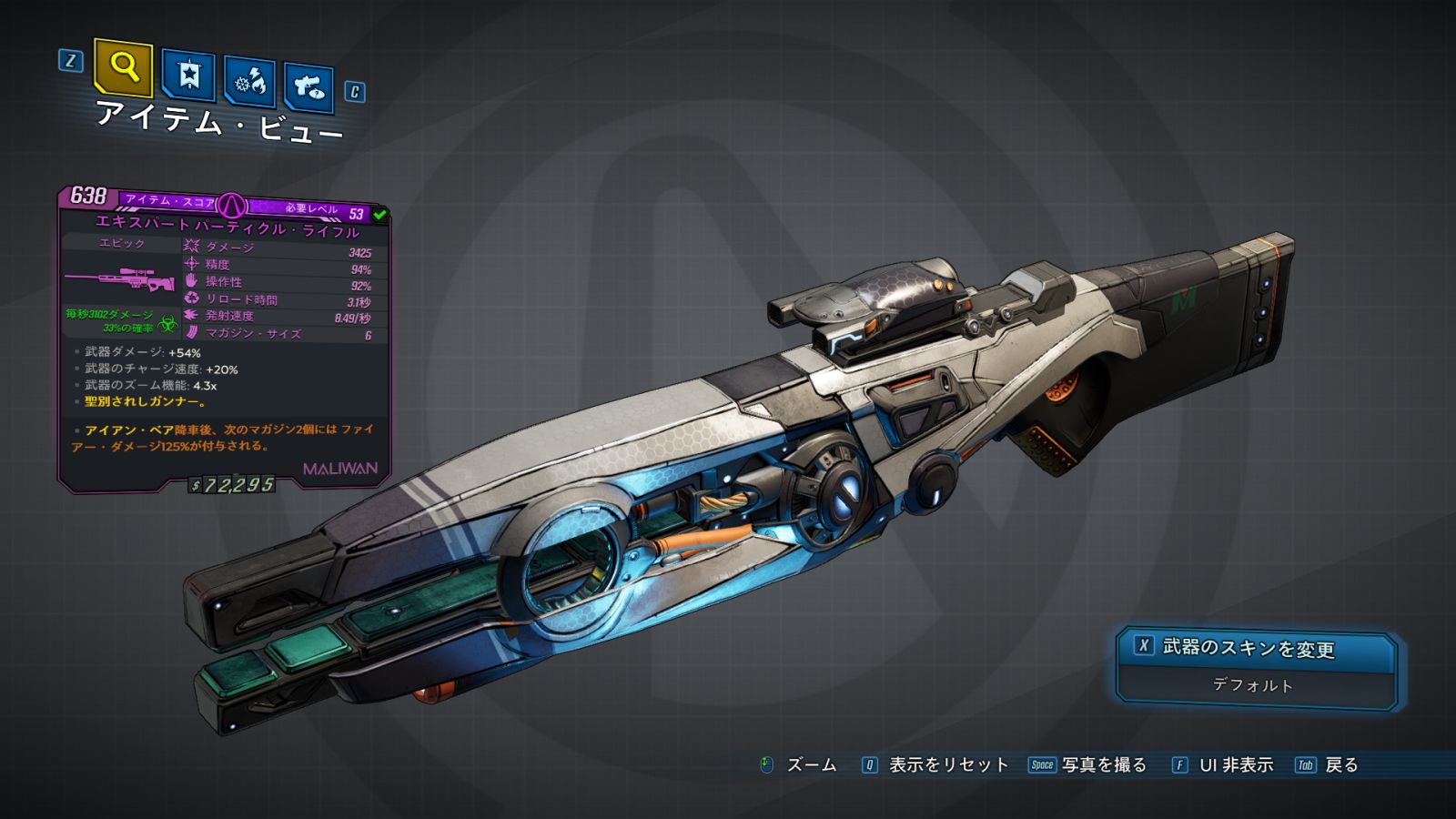This screenshot has width=1456, height=819.
Task: Open the デフォルト weapon skin selector
Action: pyautogui.click(x=1254, y=685)
